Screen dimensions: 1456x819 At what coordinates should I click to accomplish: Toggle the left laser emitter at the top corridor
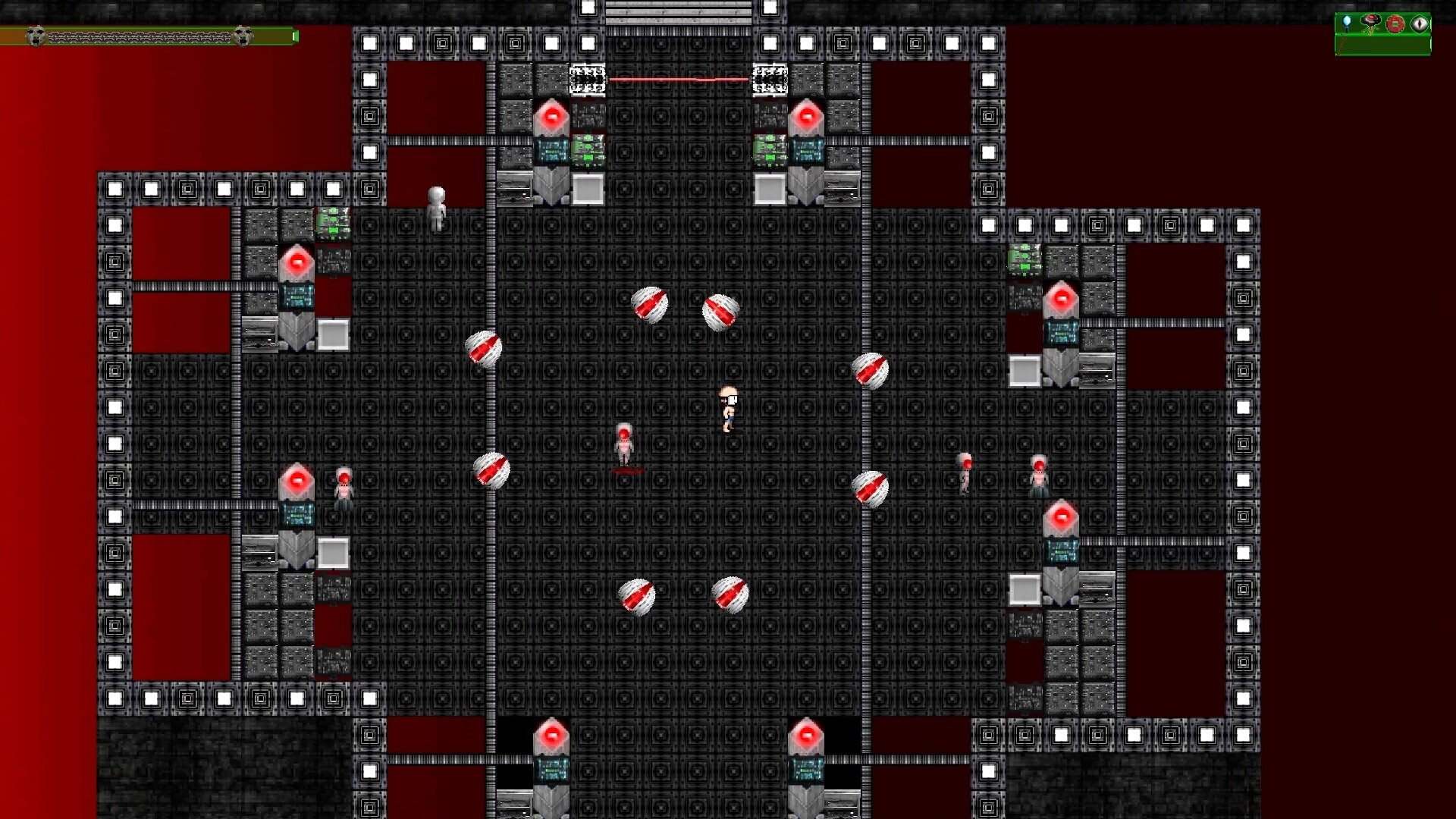coord(586,78)
